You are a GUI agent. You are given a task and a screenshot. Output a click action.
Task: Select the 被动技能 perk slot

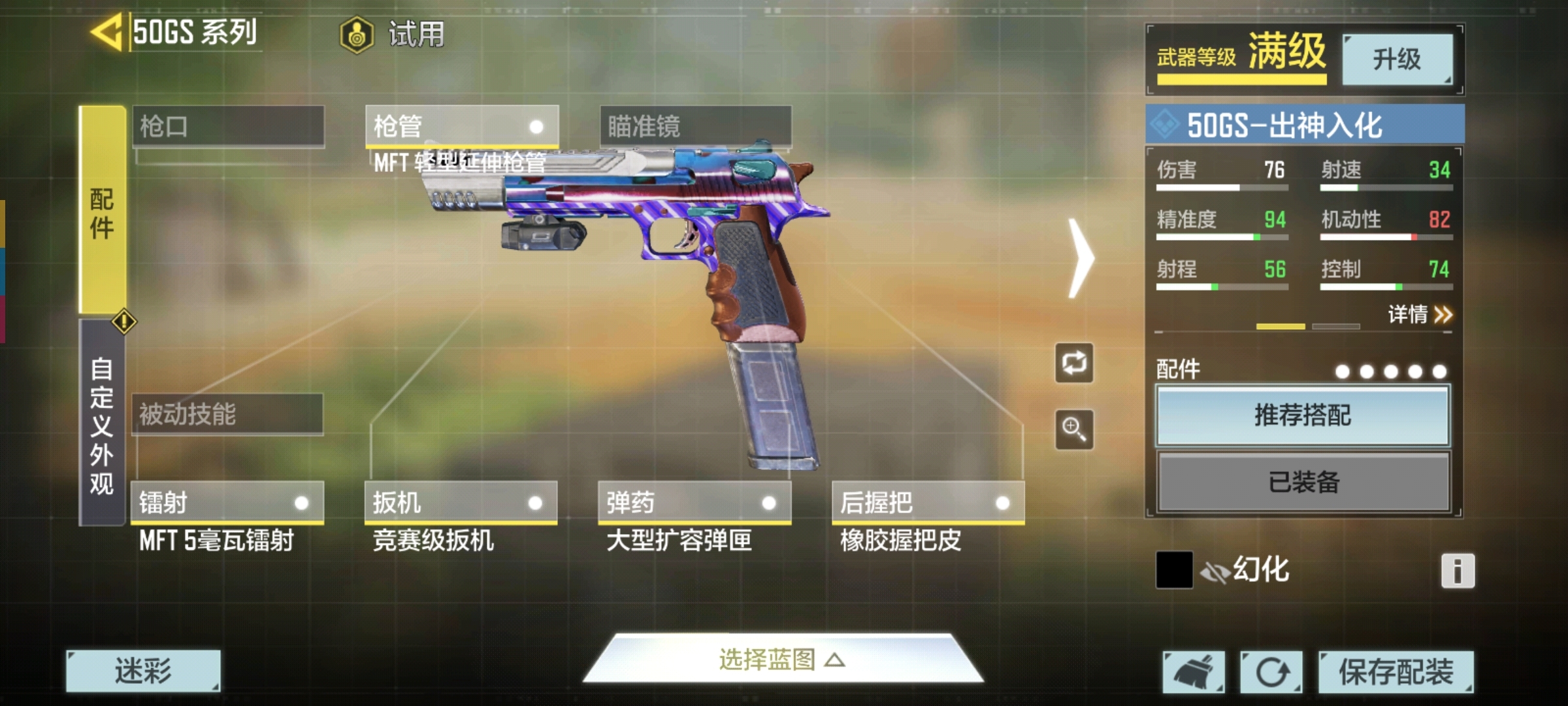tap(227, 414)
